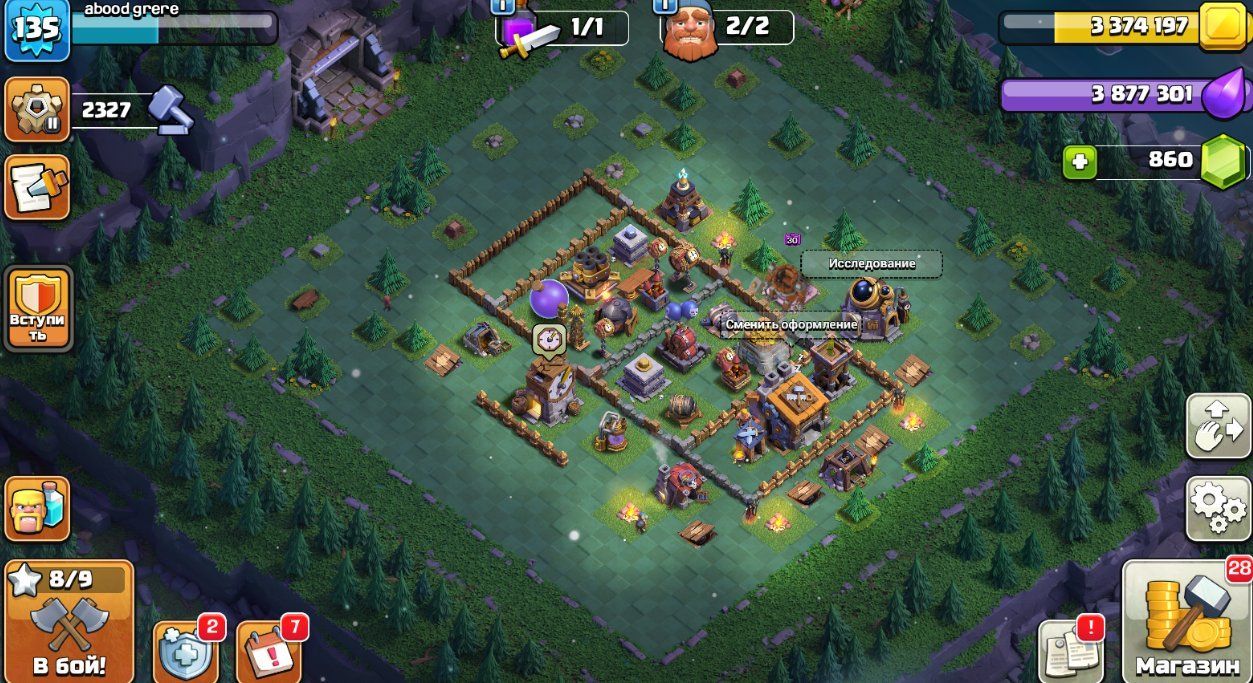Open the shield with red cross button
The height and width of the screenshot is (683, 1253).
click(x=186, y=652)
